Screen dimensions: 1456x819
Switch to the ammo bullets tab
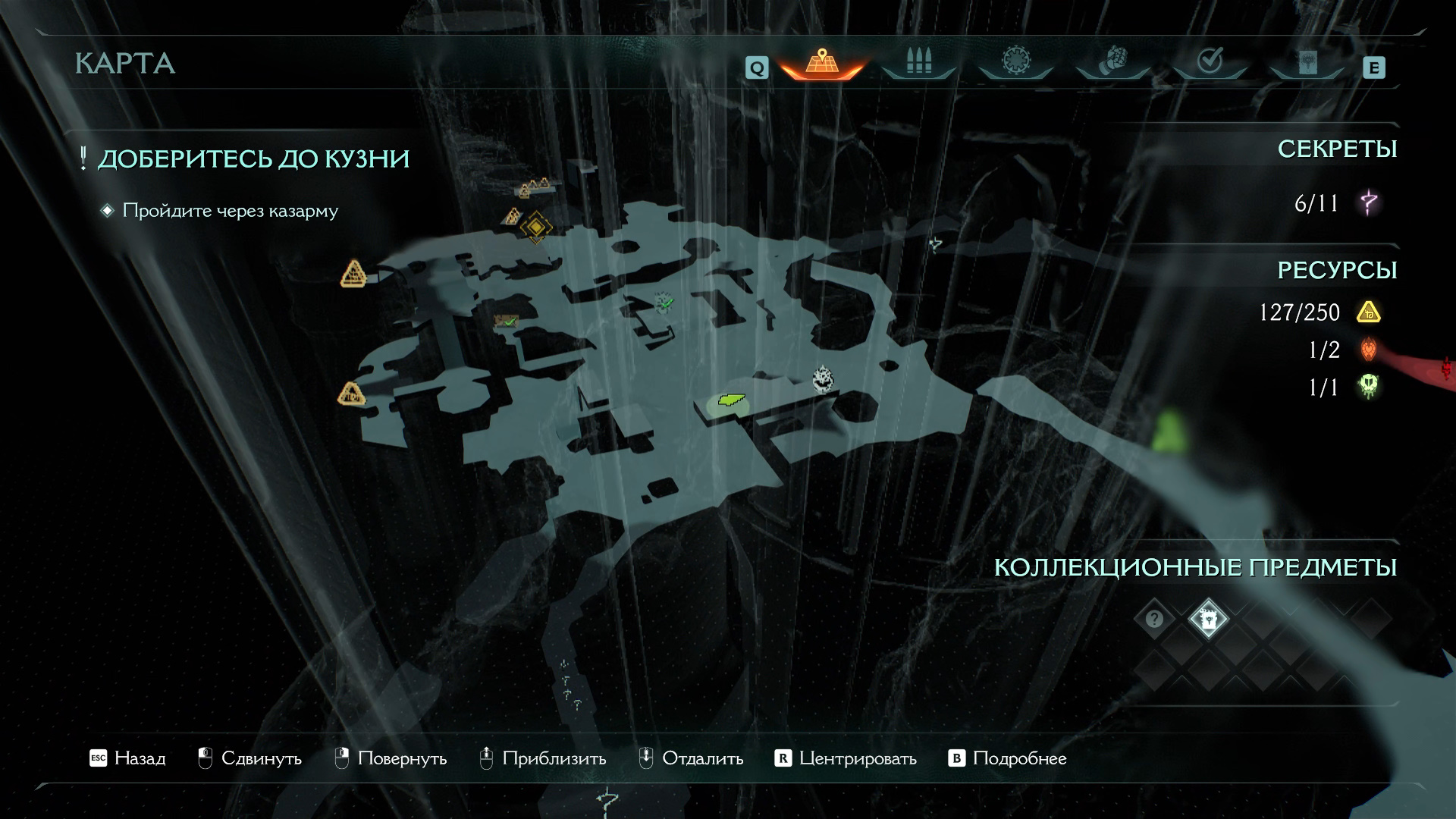coord(918,62)
